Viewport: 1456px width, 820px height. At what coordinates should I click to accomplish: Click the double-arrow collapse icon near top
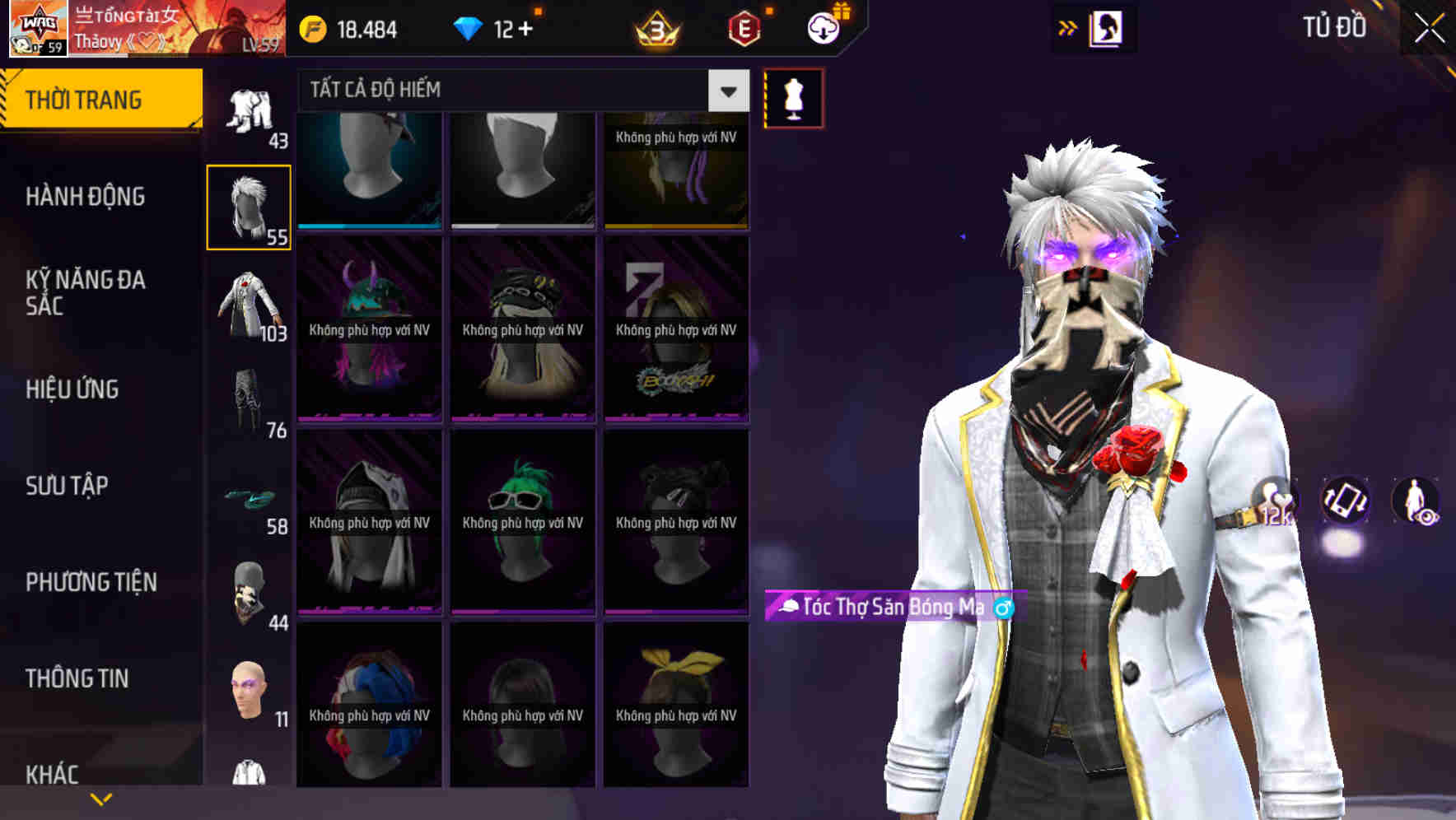pyautogui.click(x=1067, y=26)
